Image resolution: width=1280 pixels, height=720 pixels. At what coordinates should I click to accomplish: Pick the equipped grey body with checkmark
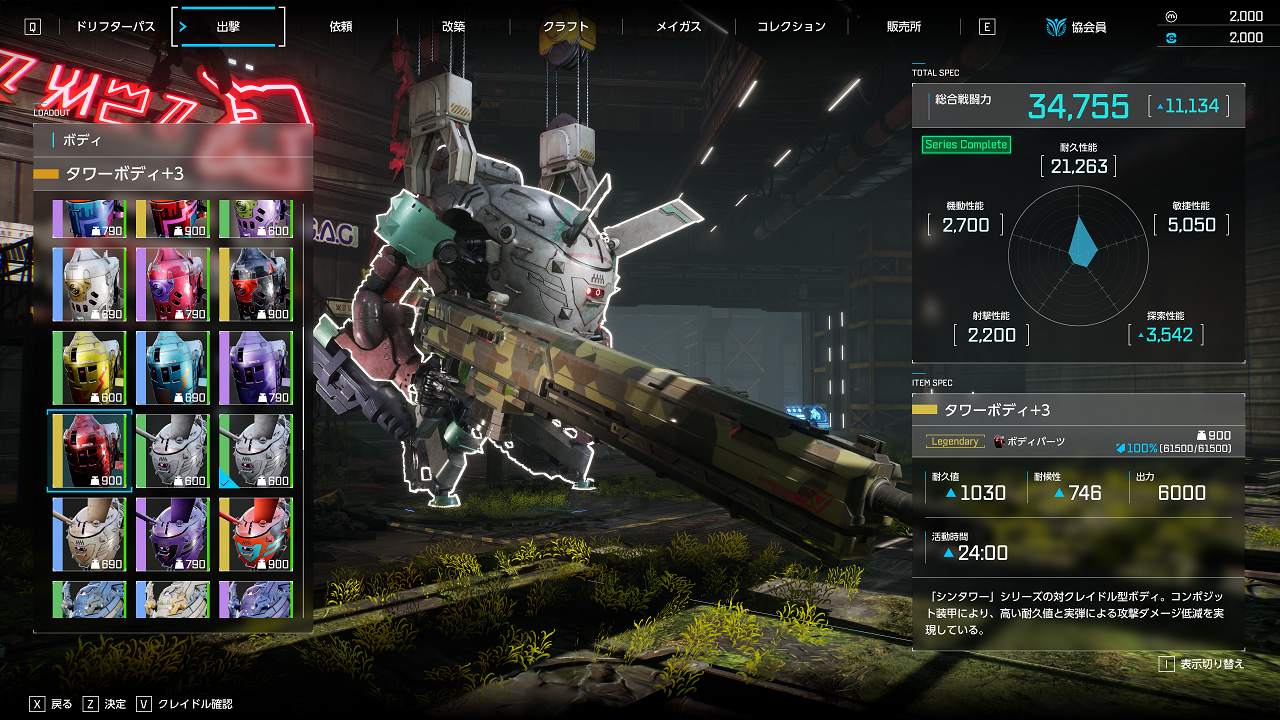pos(256,451)
